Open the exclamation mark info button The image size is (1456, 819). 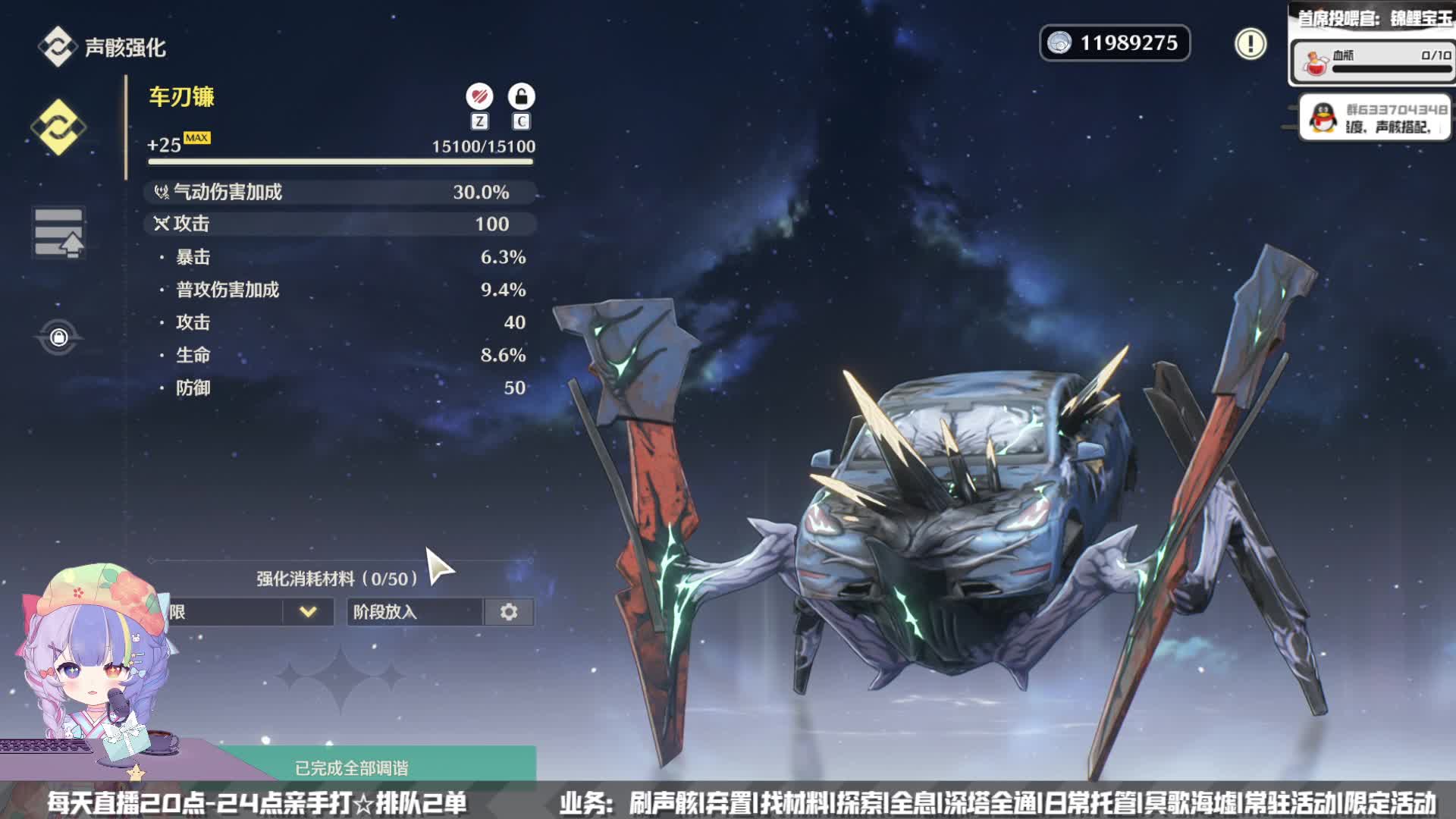click(1250, 43)
